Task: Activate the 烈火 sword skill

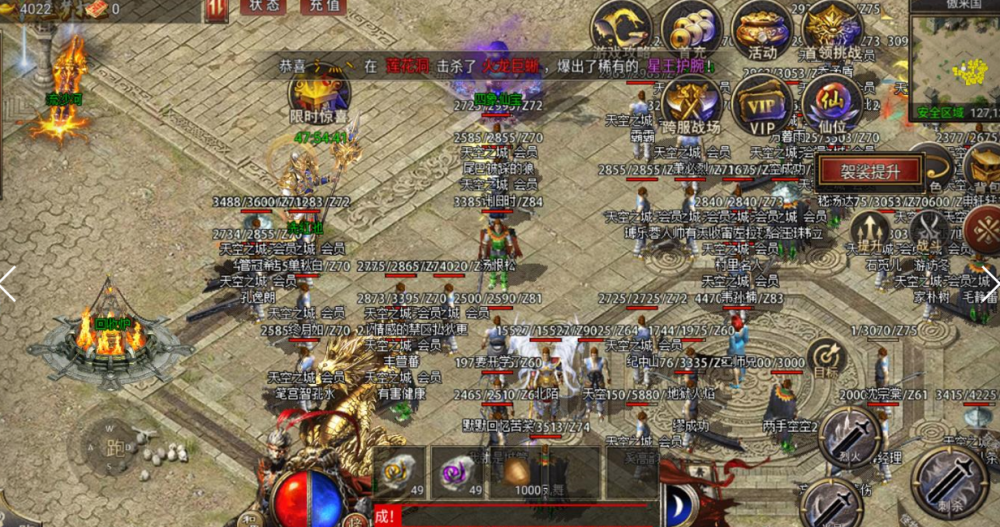Action: 851,436
